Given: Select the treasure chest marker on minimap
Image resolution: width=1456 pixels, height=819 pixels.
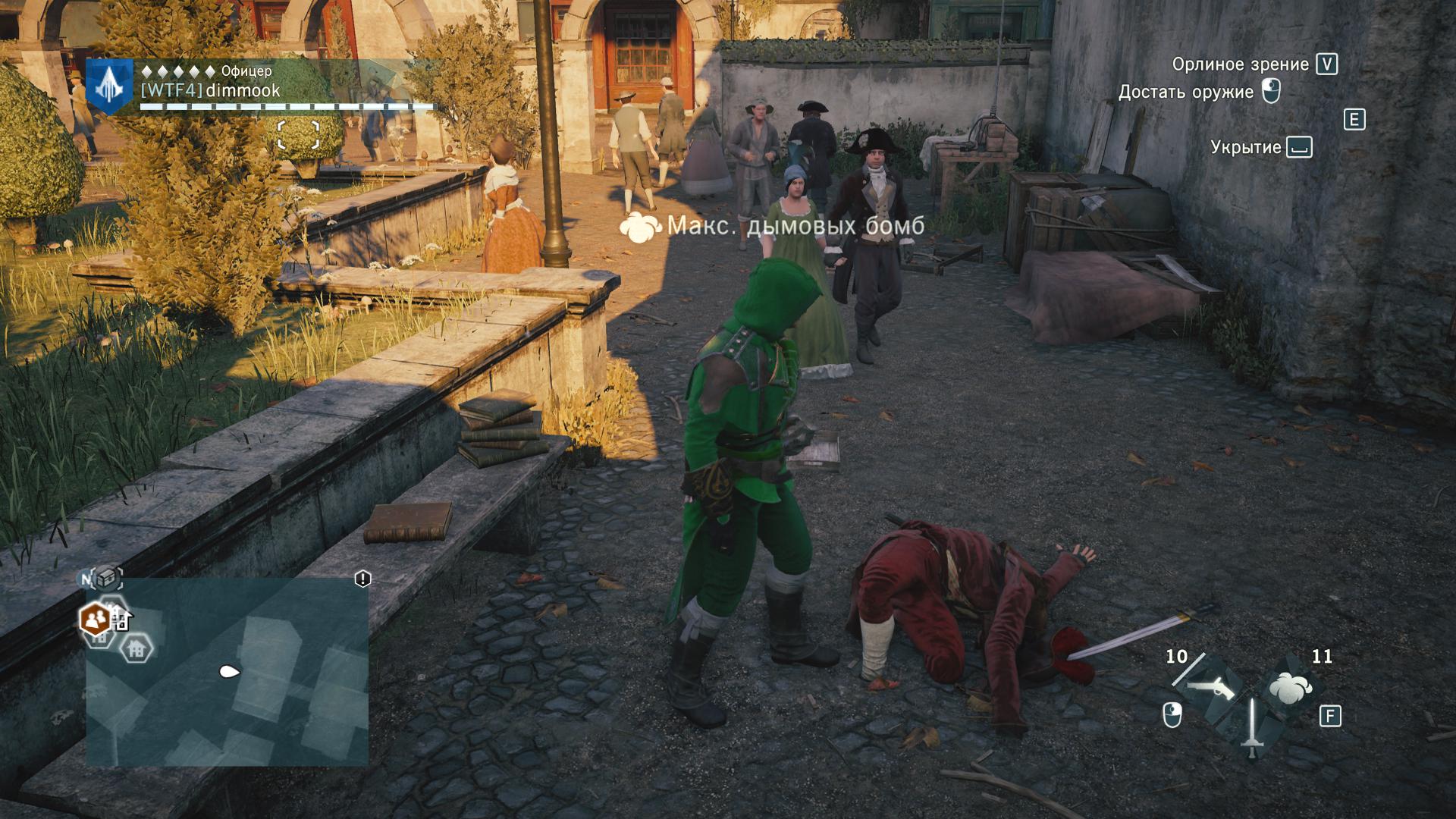Looking at the screenshot, I should 107,577.
